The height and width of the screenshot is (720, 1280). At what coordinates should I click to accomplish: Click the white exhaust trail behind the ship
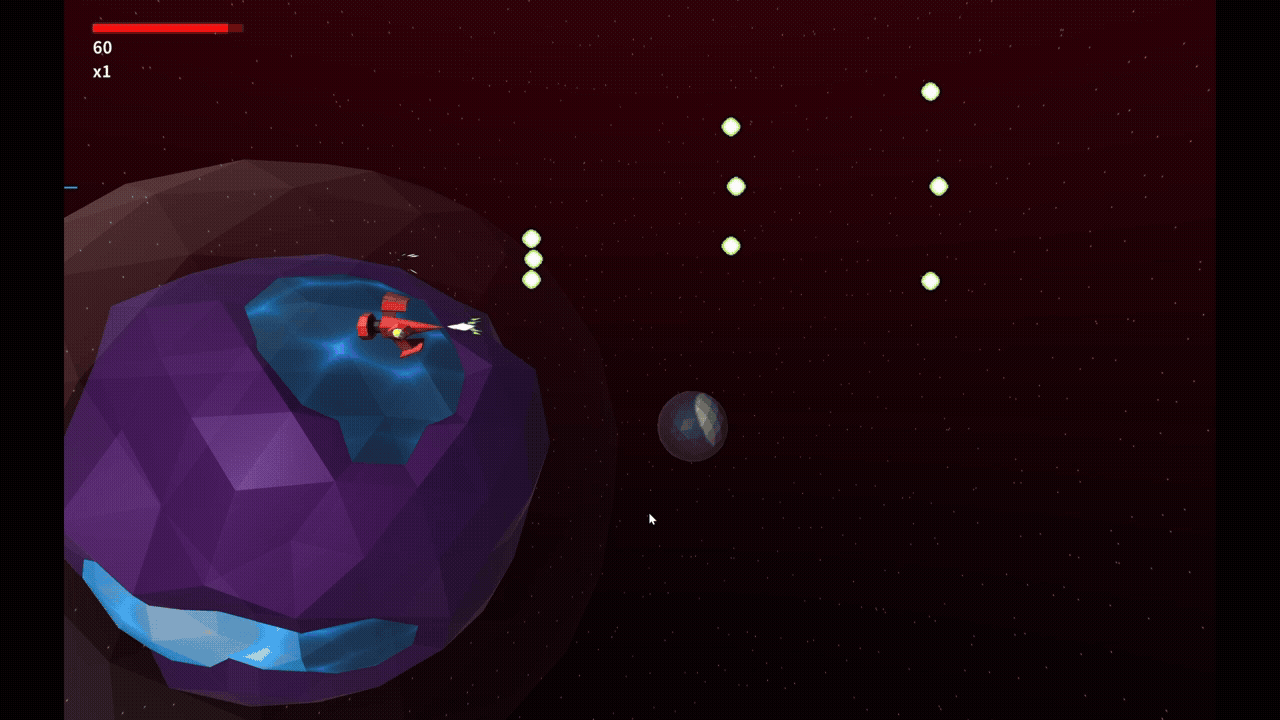pos(462,325)
